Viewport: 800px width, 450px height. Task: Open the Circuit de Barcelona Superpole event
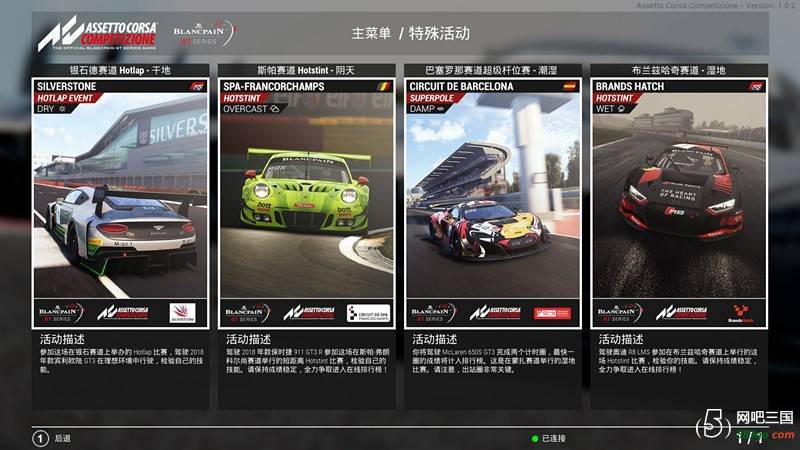click(x=492, y=202)
